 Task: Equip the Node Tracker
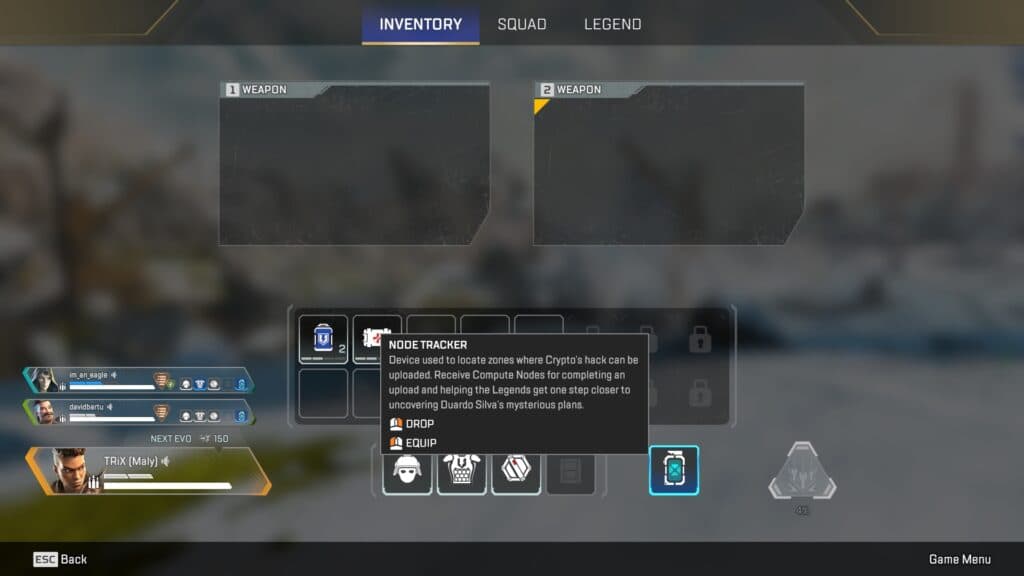(x=421, y=443)
